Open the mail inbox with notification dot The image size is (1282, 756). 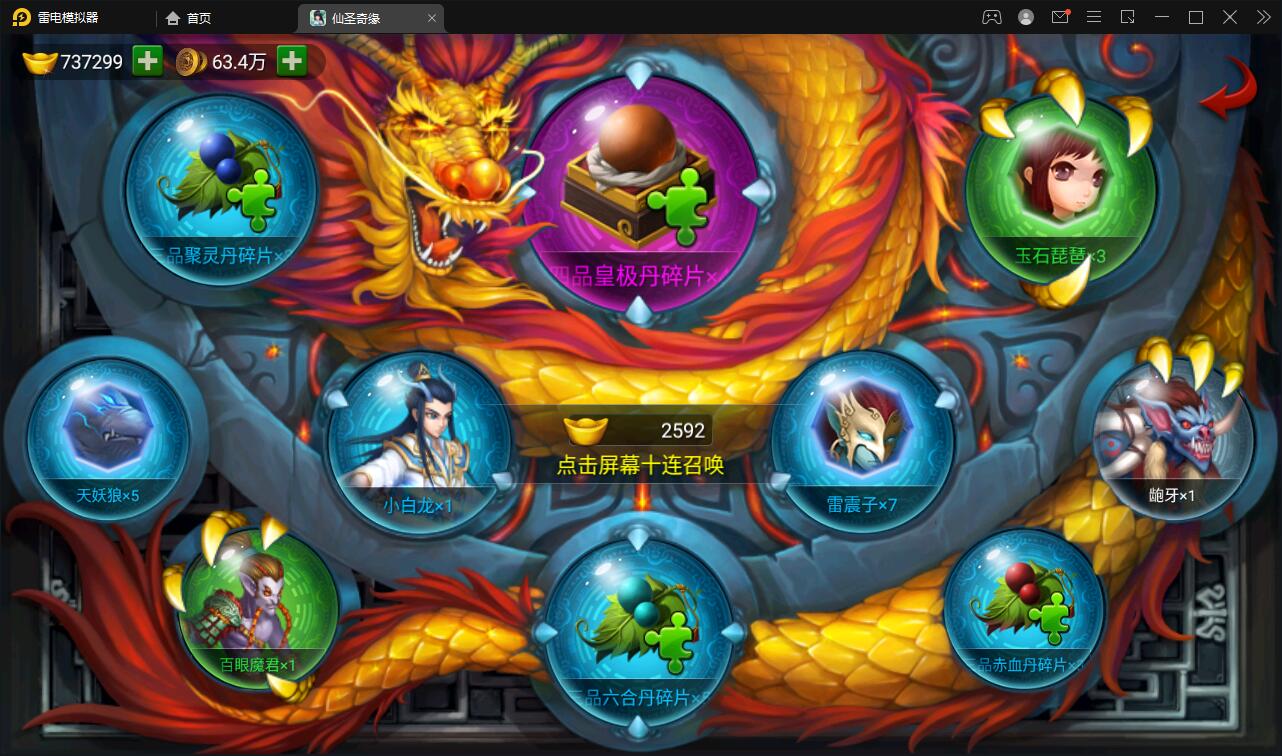click(x=1061, y=17)
